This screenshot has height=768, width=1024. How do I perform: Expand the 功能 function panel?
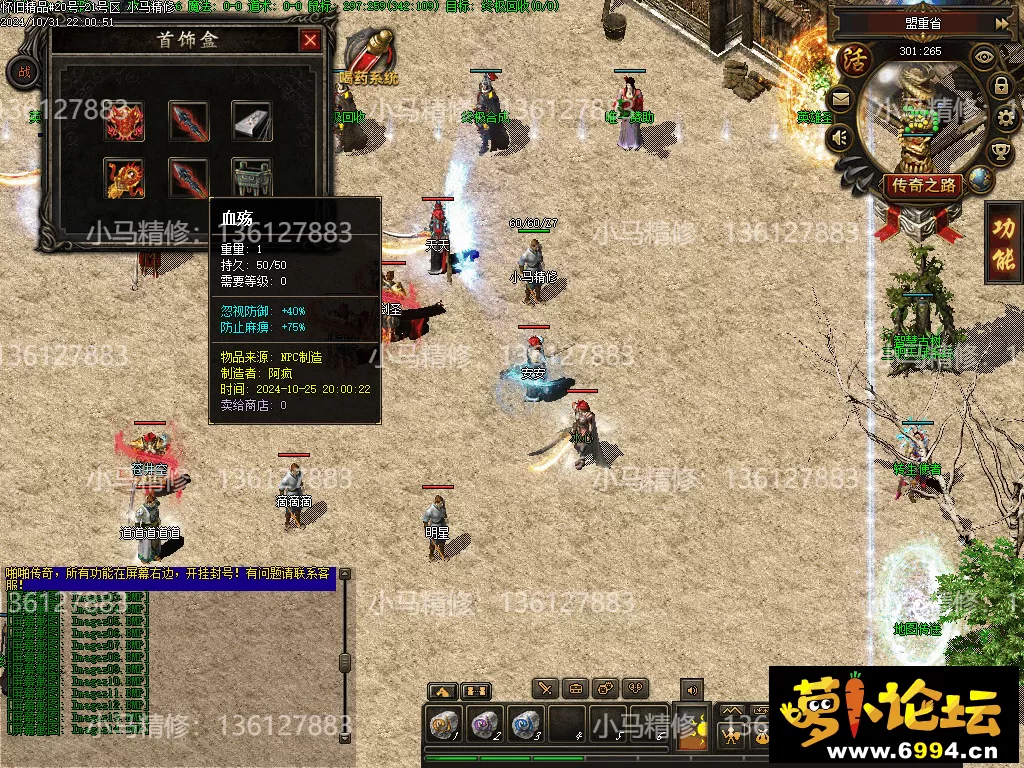(1003, 243)
